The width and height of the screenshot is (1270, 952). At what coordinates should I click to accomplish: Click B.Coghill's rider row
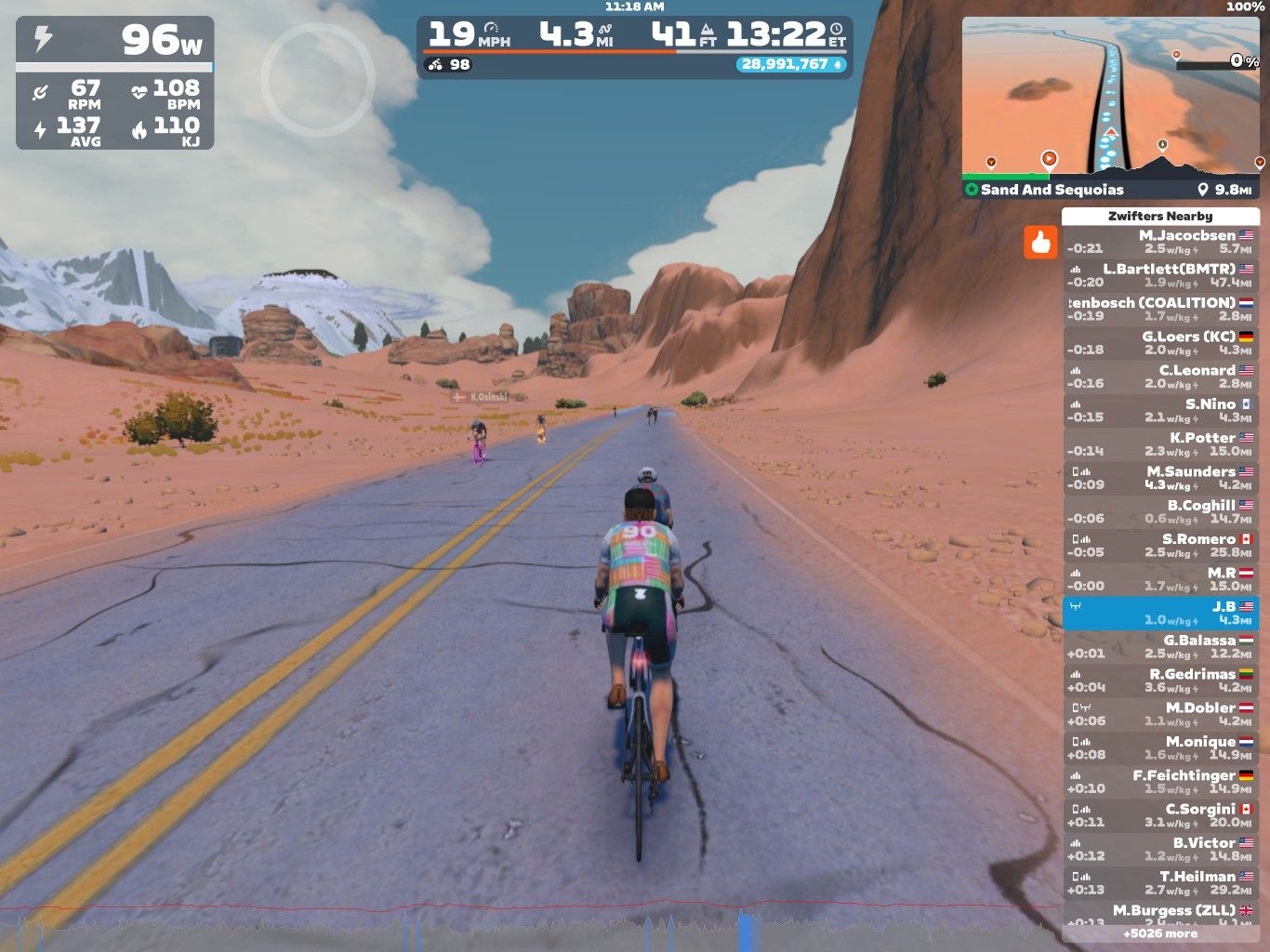coord(1160,511)
